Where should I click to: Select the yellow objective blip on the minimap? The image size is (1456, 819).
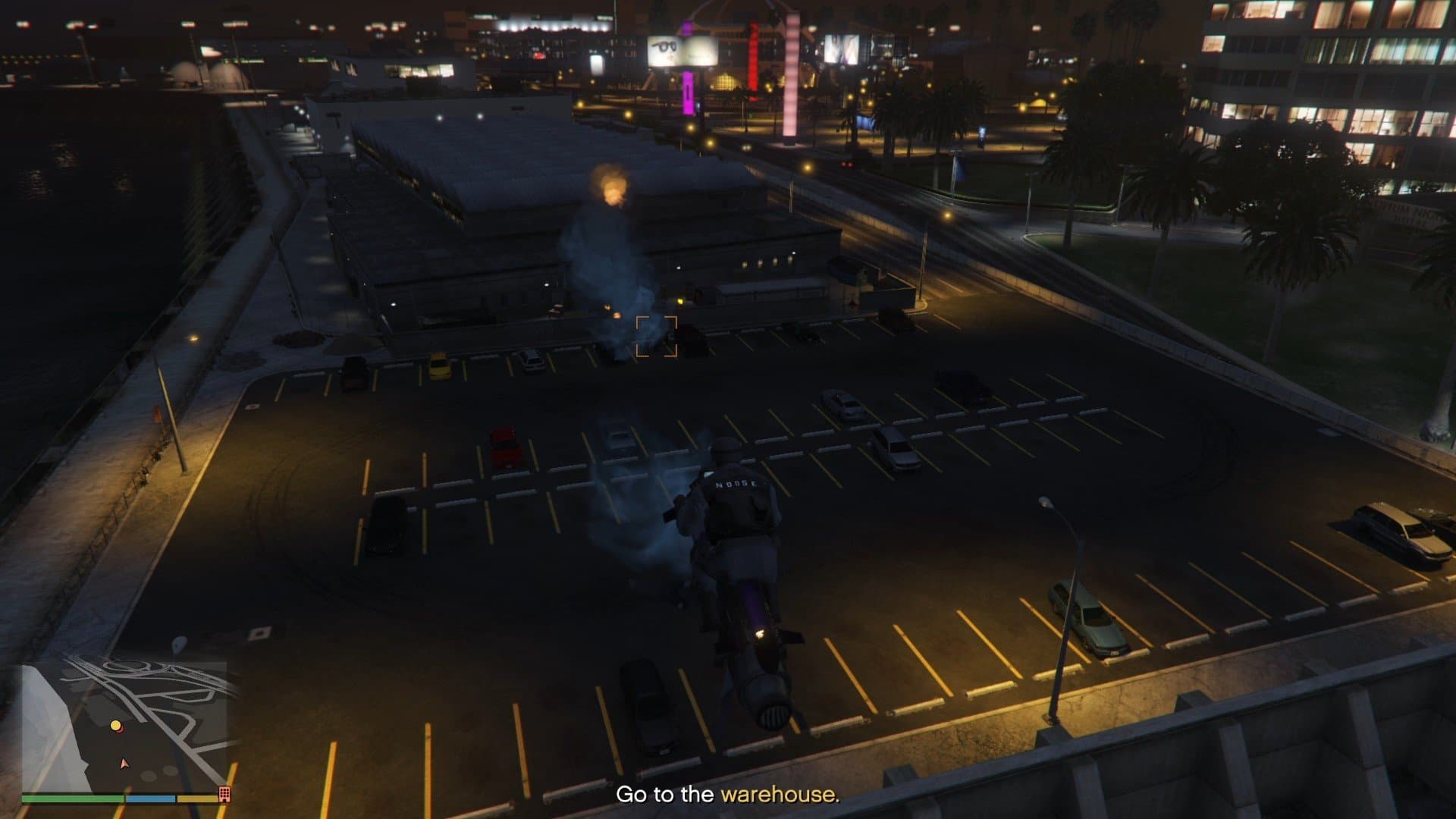[x=115, y=725]
